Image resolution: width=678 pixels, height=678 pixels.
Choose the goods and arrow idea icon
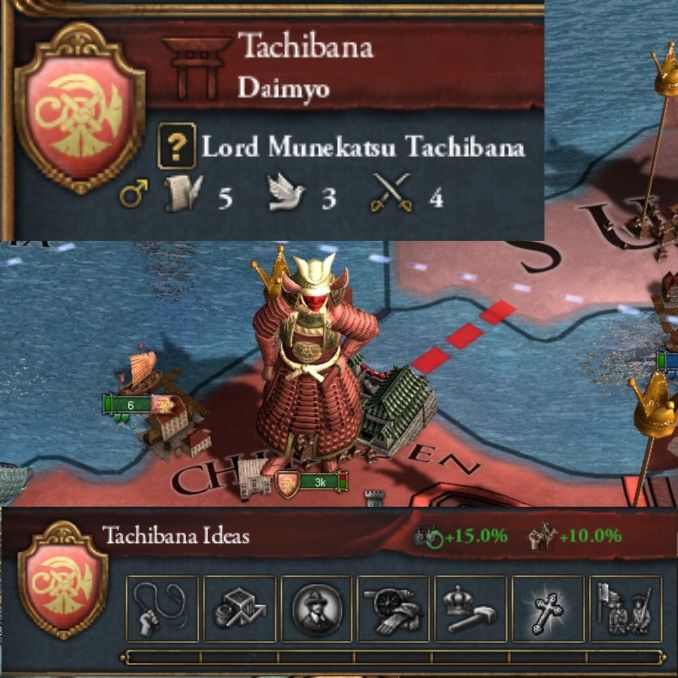[x=239, y=609]
